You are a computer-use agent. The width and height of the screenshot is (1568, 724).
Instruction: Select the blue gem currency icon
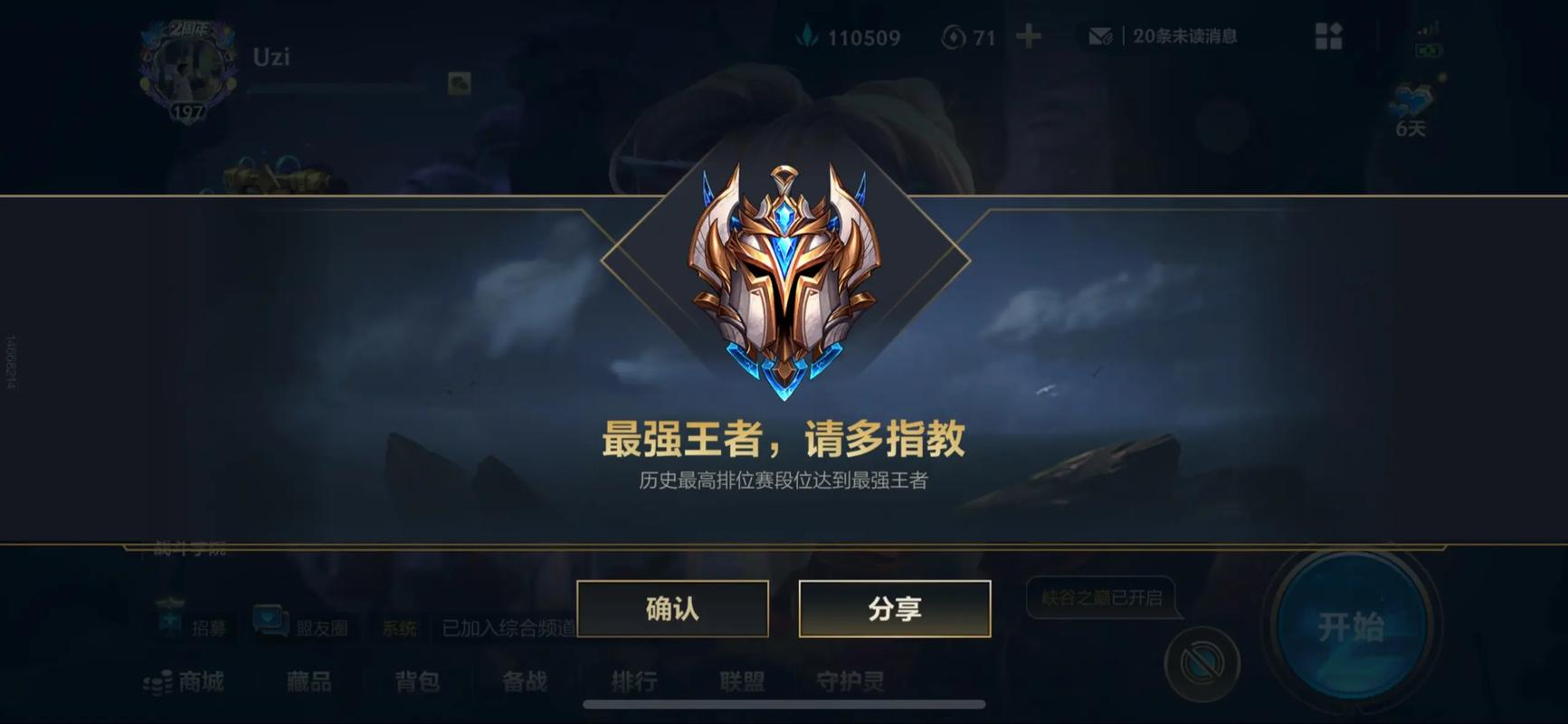coord(809,36)
